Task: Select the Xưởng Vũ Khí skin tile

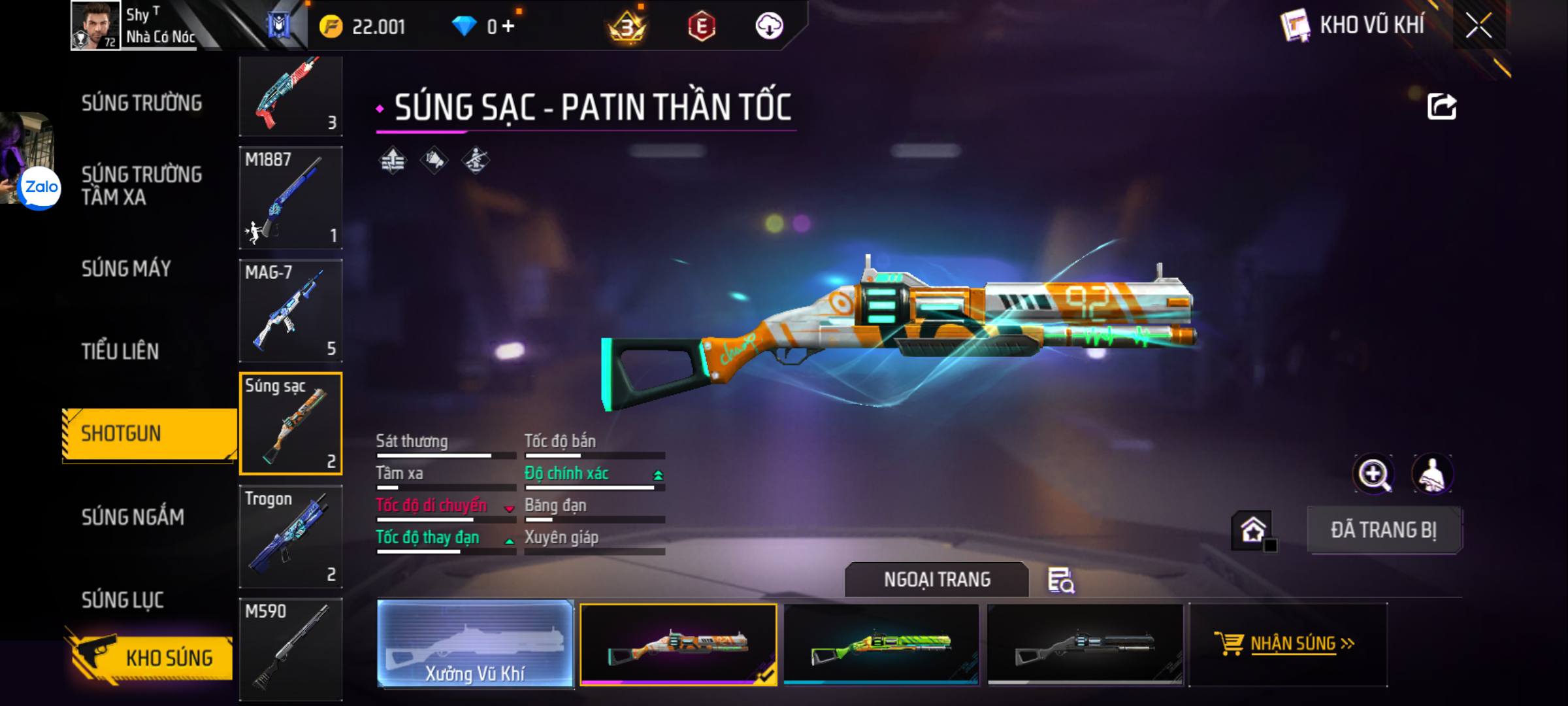Action: tap(475, 644)
